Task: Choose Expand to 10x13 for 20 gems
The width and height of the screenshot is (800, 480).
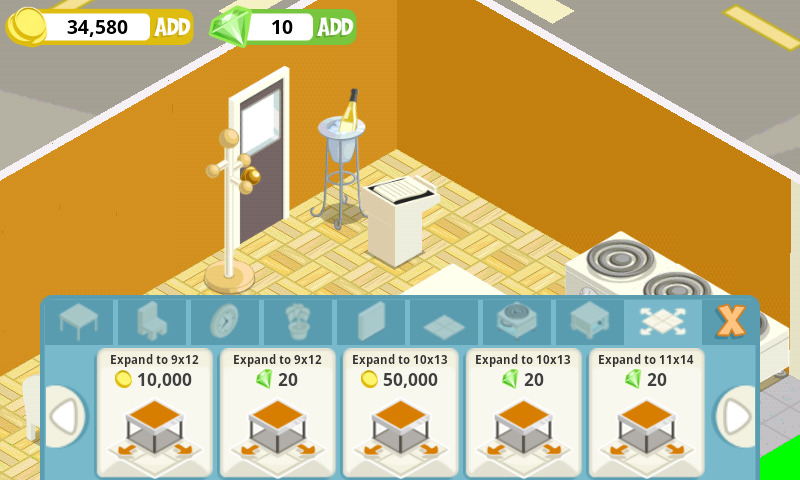Action: [523, 412]
